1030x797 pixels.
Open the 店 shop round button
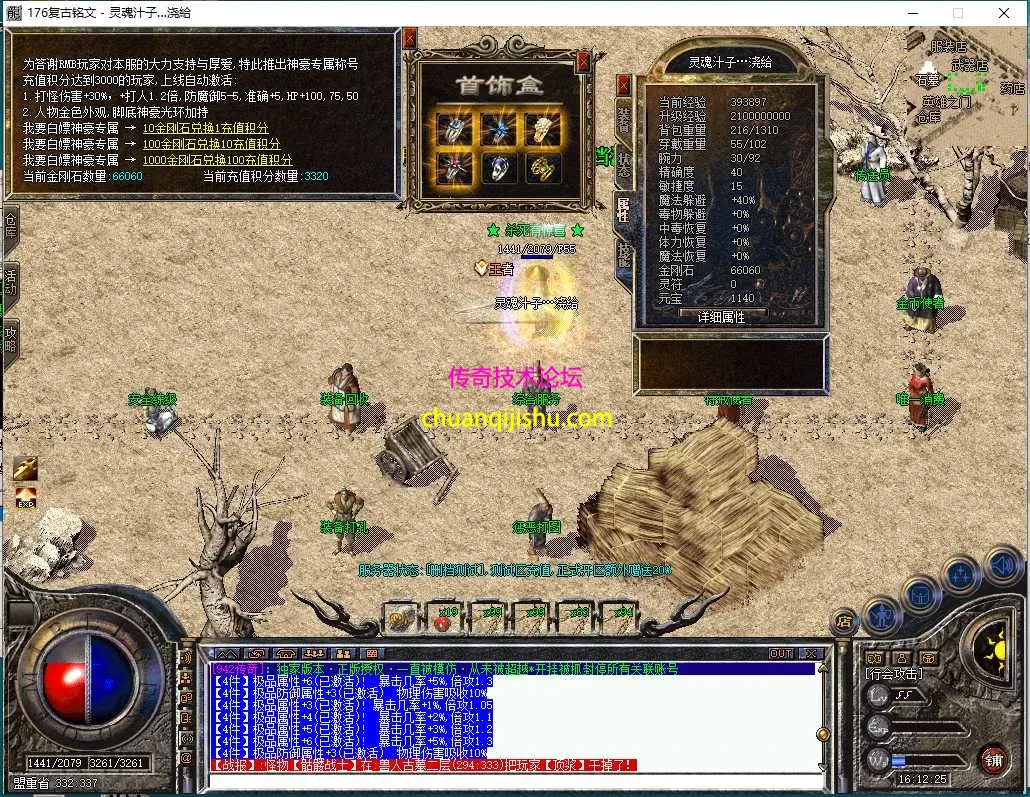pyautogui.click(x=844, y=621)
